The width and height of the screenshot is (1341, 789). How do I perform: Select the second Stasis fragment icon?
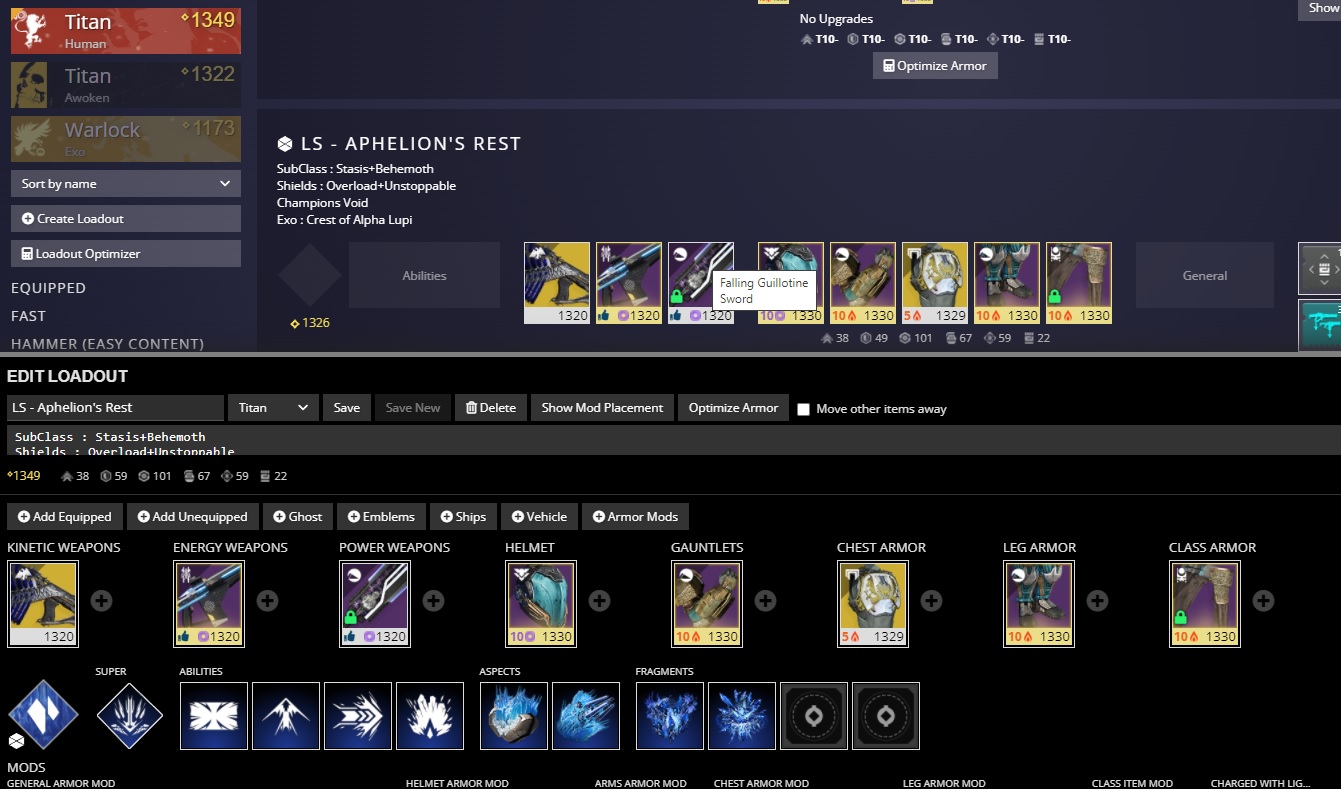click(742, 715)
